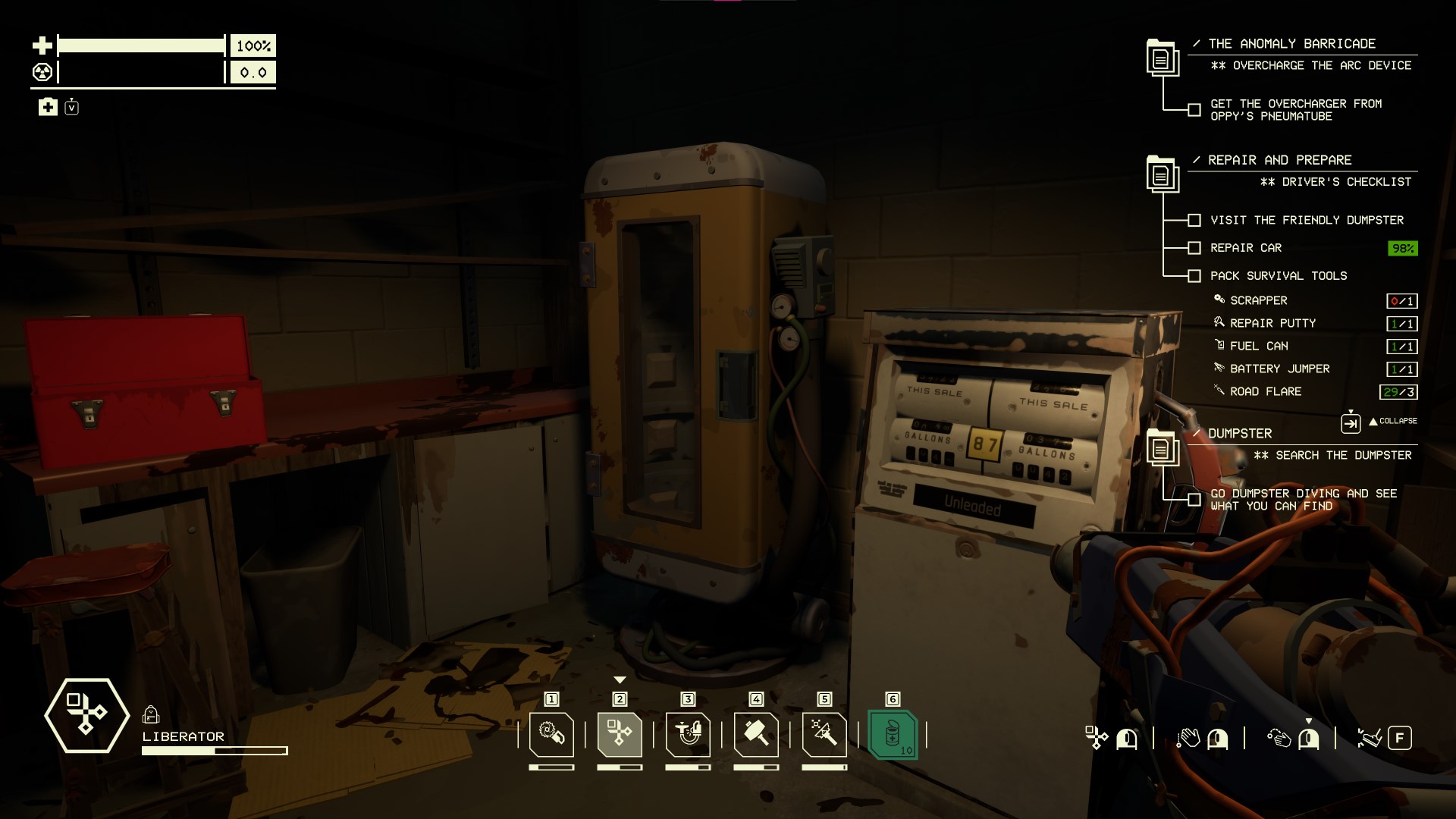Click the Go Dumpster Diving objective checkbox
1456x819 pixels.
[x=1194, y=500]
